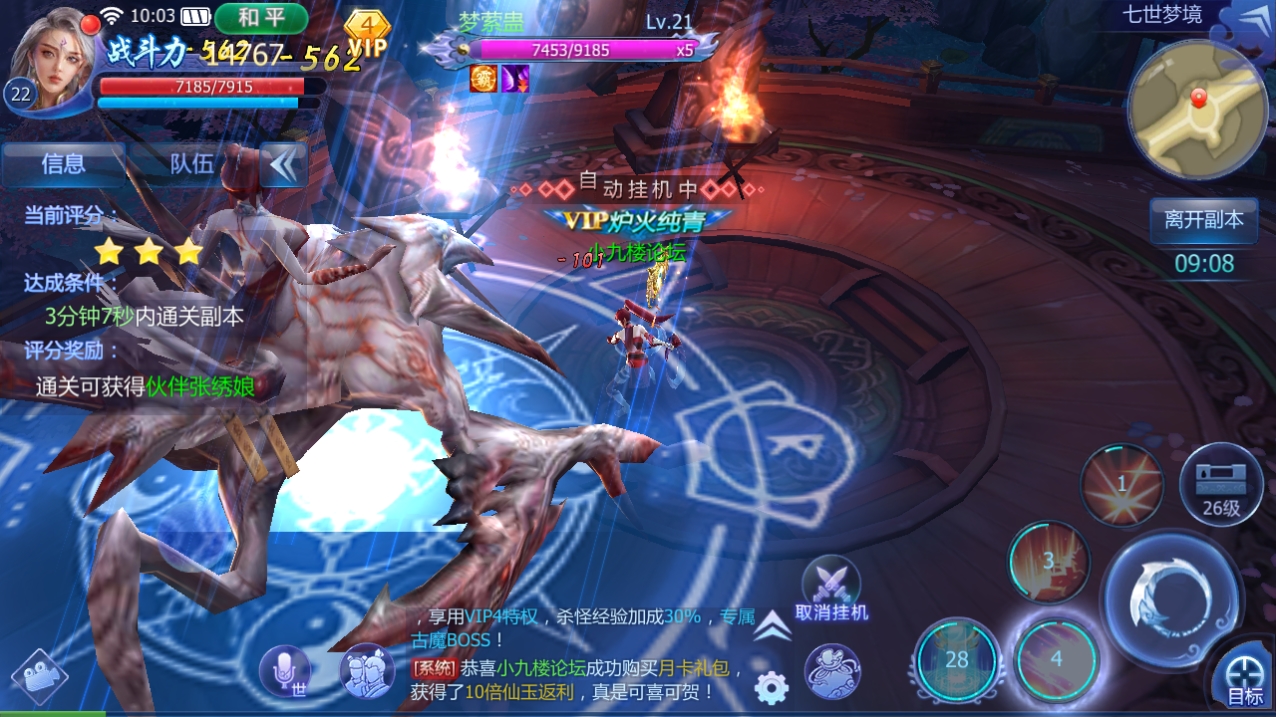Open the player portrait at top-left
The height and width of the screenshot is (717, 1276).
coord(50,58)
